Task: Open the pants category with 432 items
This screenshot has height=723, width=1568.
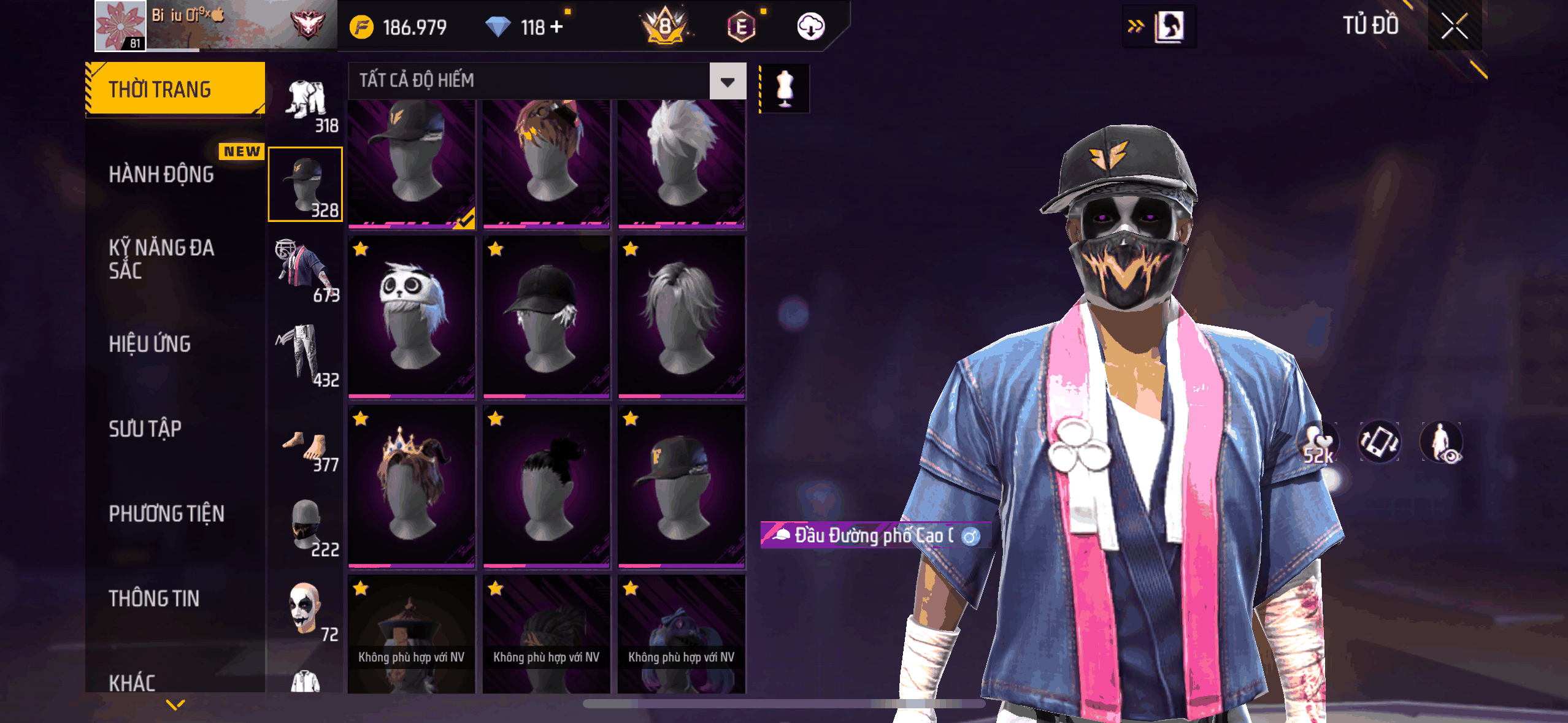Action: (x=306, y=356)
